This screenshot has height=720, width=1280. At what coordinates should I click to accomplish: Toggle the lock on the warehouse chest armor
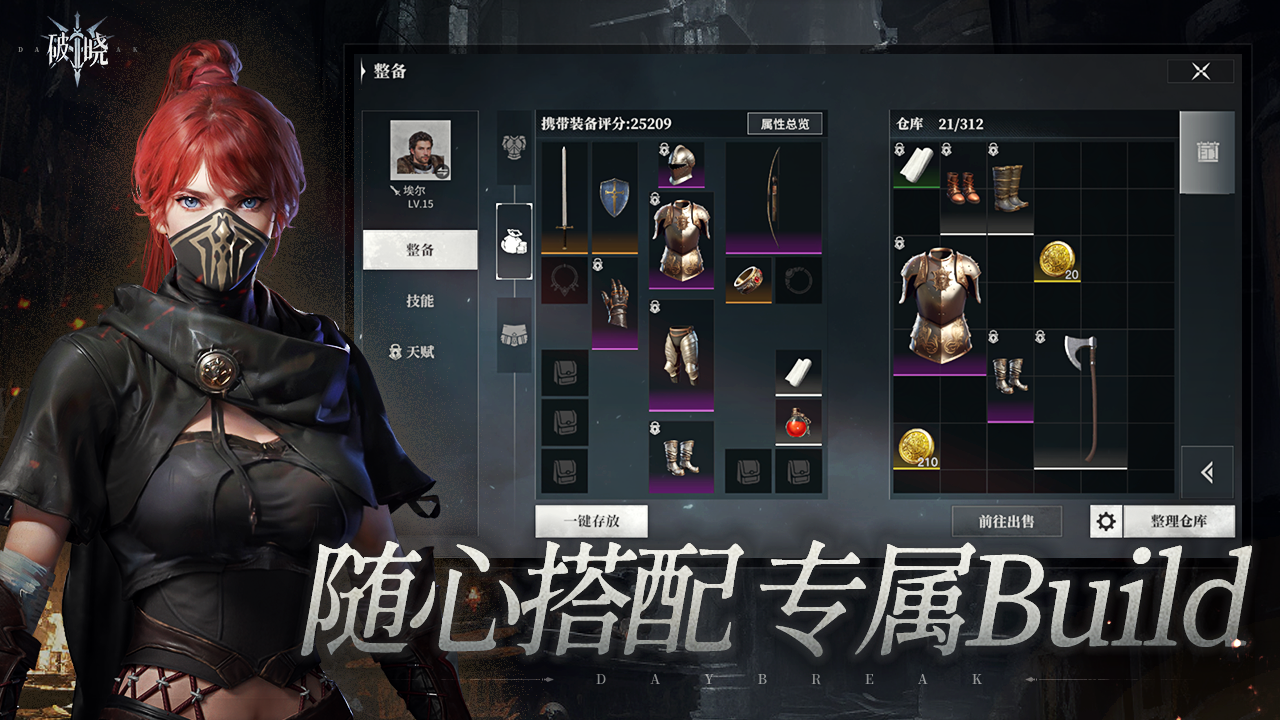(x=898, y=243)
